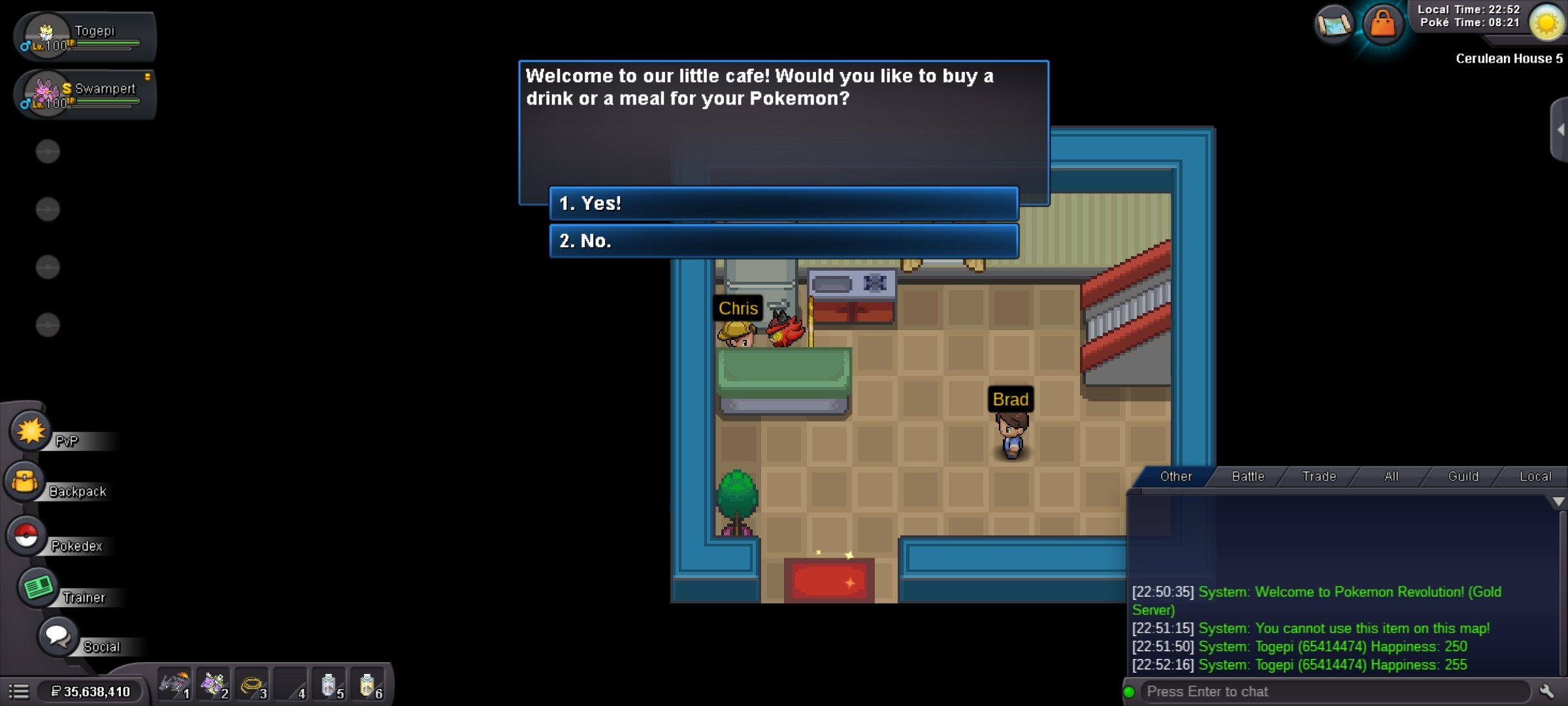Screen dimensions: 1568x706
Task: Open the list menu button beside the money
Action: pyautogui.click(x=19, y=692)
